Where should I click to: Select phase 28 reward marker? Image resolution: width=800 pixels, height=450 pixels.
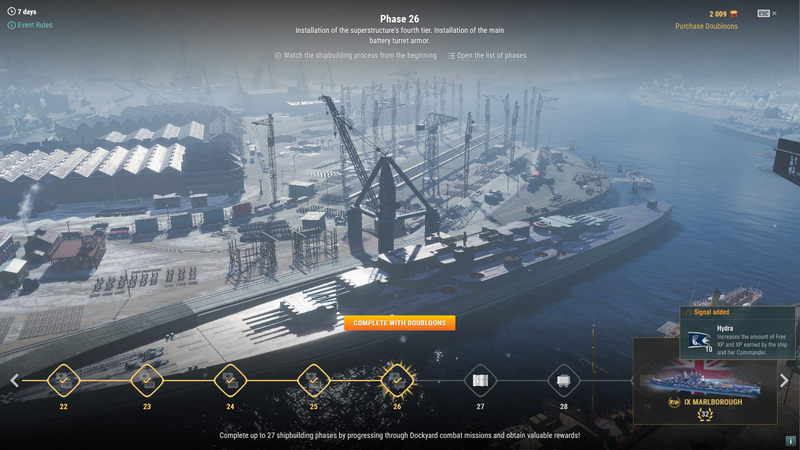563,380
